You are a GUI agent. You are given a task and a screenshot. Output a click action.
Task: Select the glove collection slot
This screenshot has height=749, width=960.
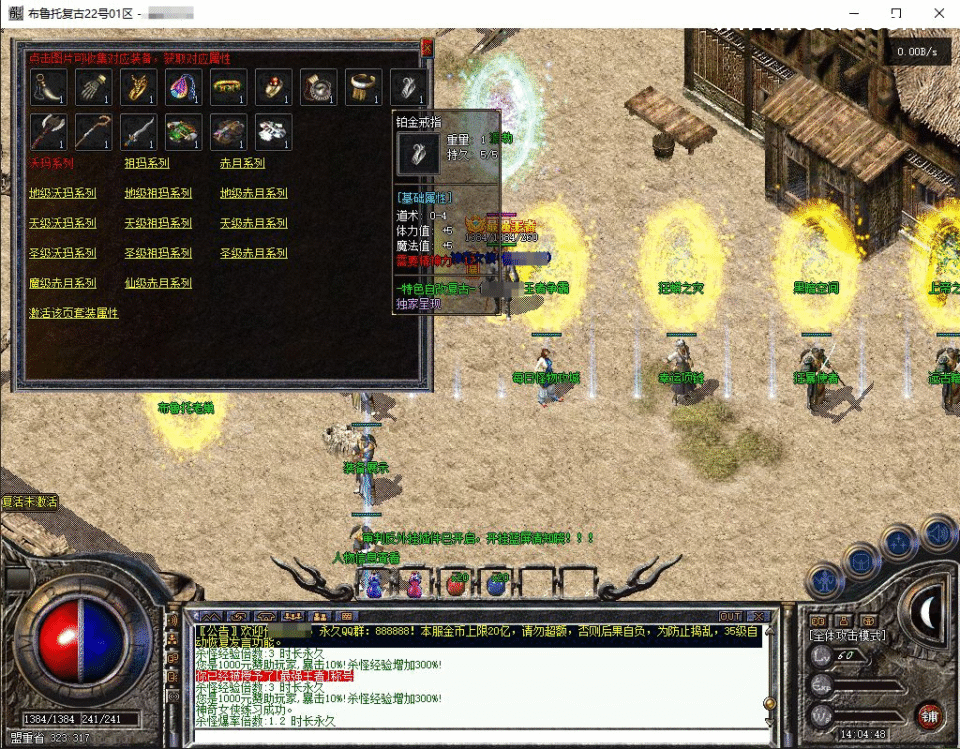tap(93, 87)
